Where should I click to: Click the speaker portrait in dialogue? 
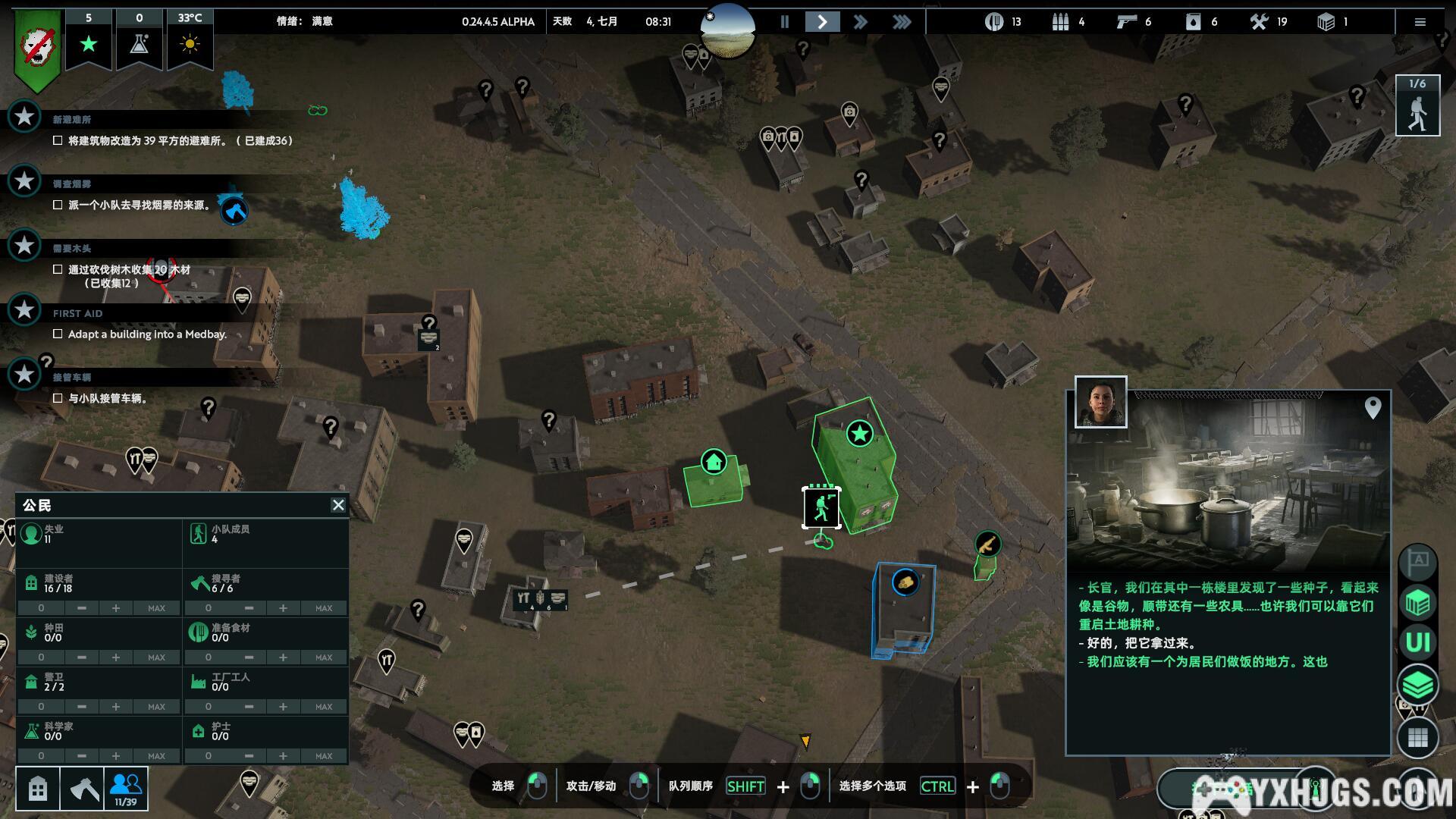pos(1100,403)
